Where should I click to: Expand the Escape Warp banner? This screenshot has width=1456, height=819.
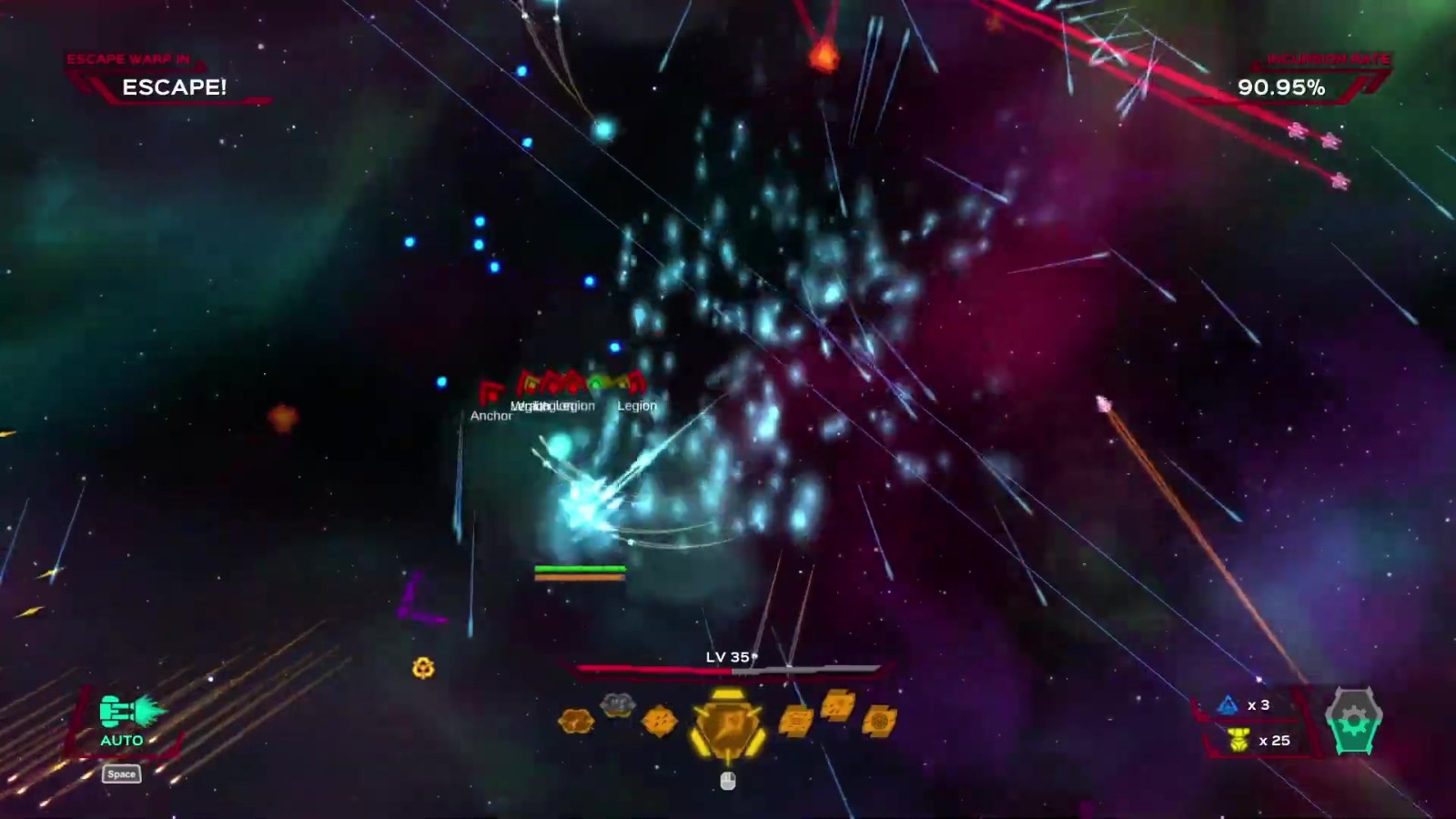pos(127,56)
